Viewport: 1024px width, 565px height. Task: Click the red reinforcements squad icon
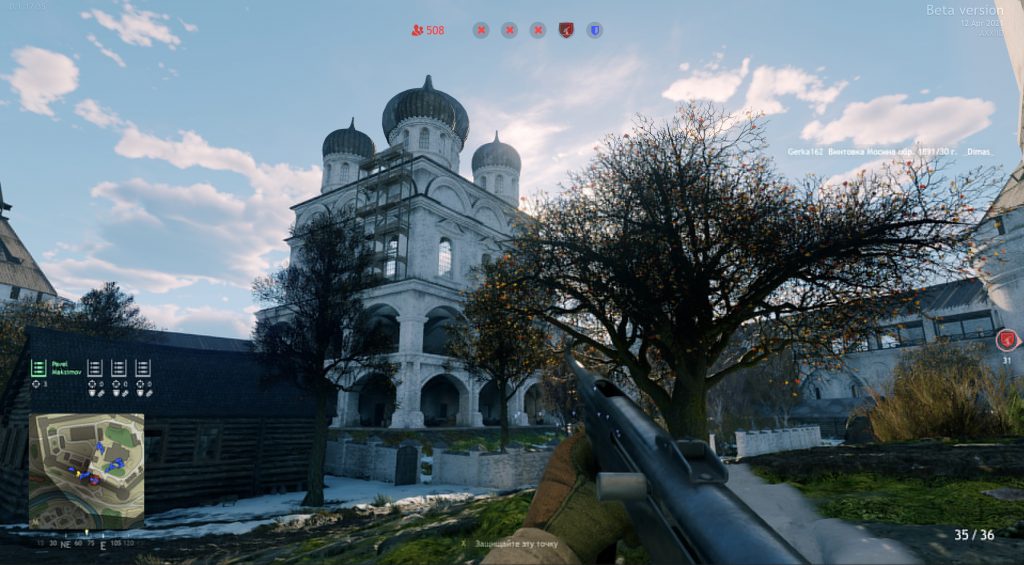point(417,30)
